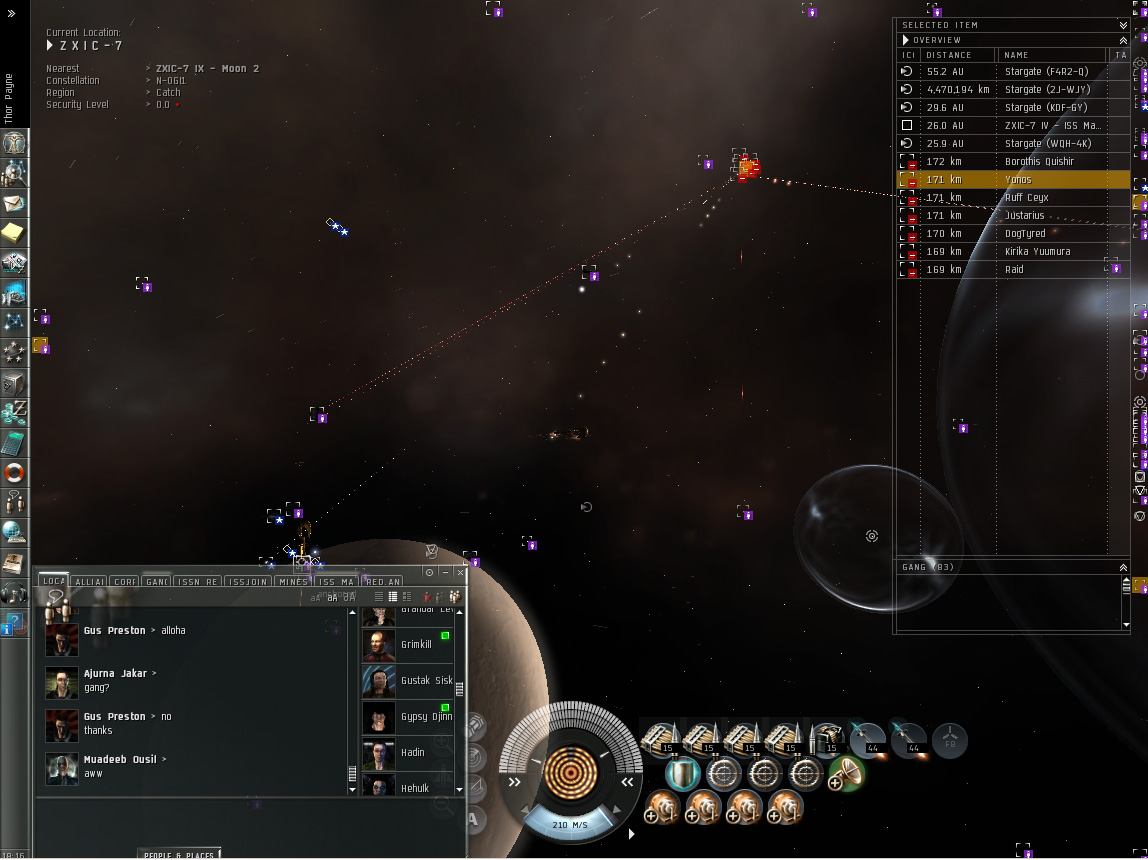Switch to the Corp chat tab
Viewport: 1148px width, 860px height.
pos(125,581)
